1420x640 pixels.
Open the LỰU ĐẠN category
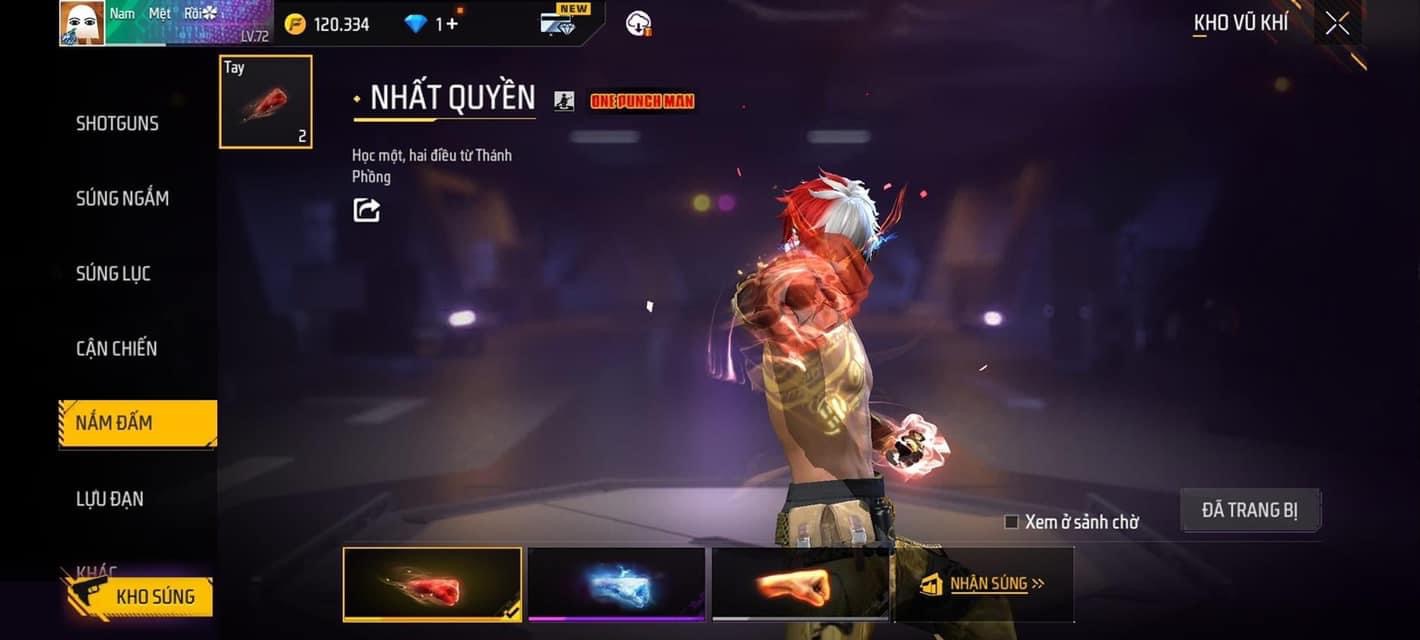click(109, 499)
